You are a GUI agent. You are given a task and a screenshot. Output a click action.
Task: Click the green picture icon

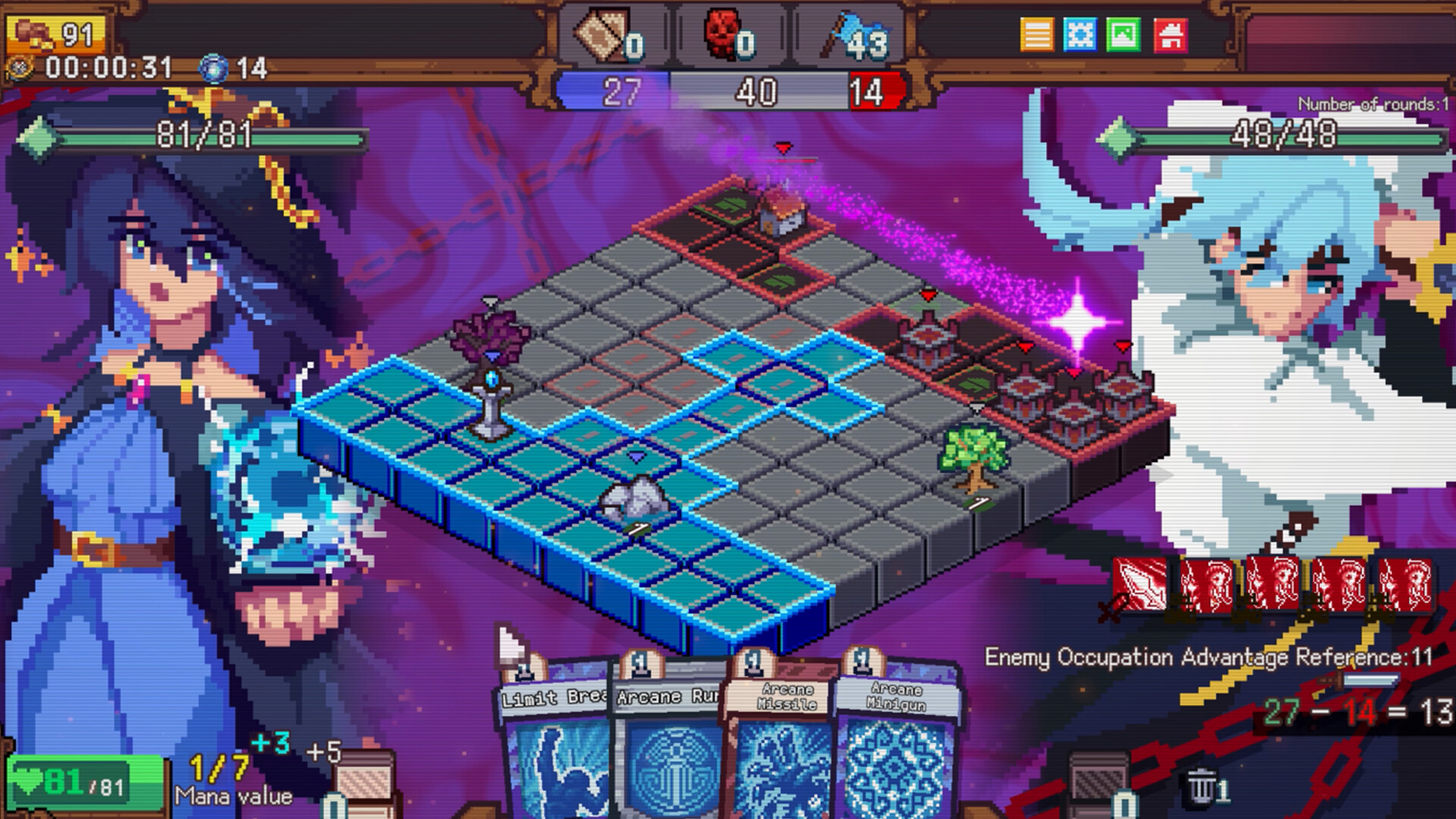coord(1123,35)
